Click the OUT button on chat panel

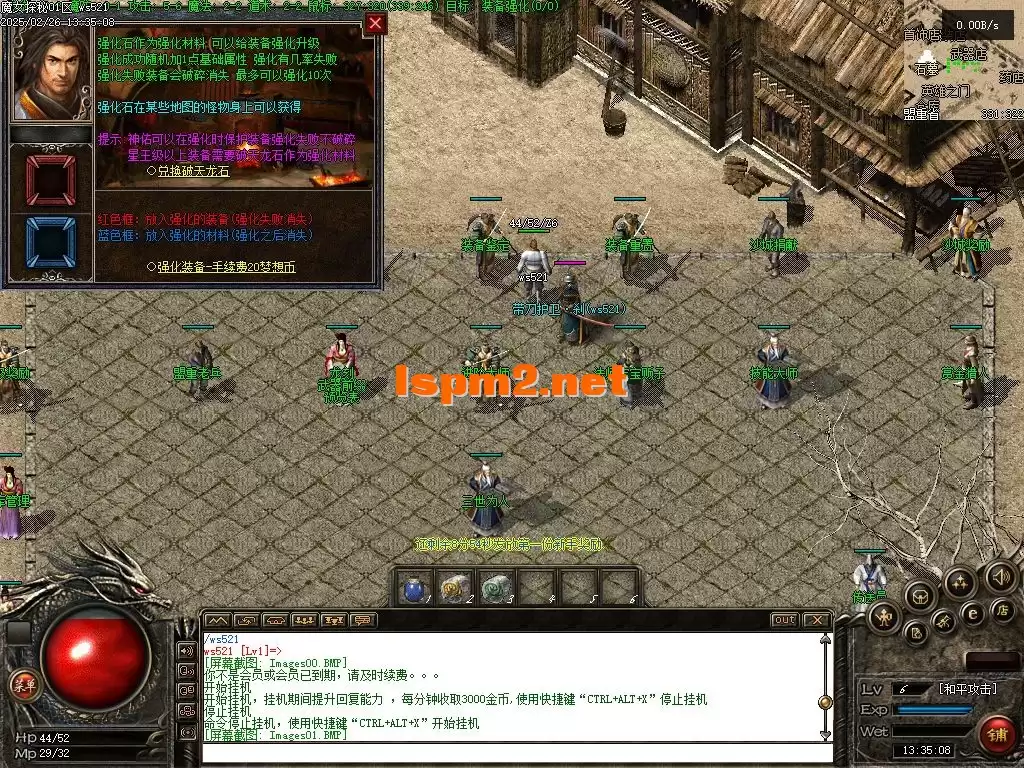click(785, 621)
